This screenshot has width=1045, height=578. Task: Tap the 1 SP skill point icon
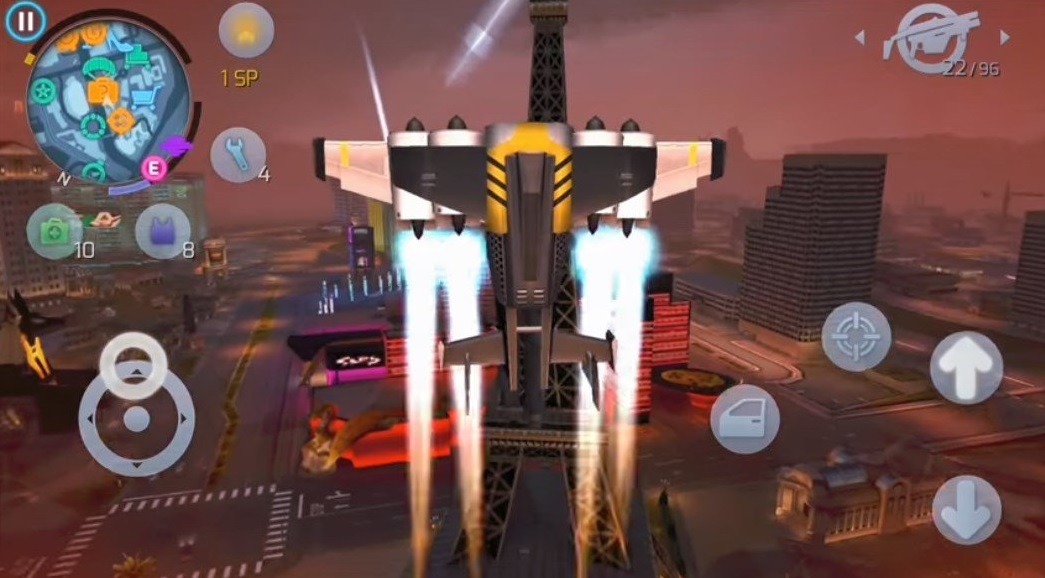246,30
